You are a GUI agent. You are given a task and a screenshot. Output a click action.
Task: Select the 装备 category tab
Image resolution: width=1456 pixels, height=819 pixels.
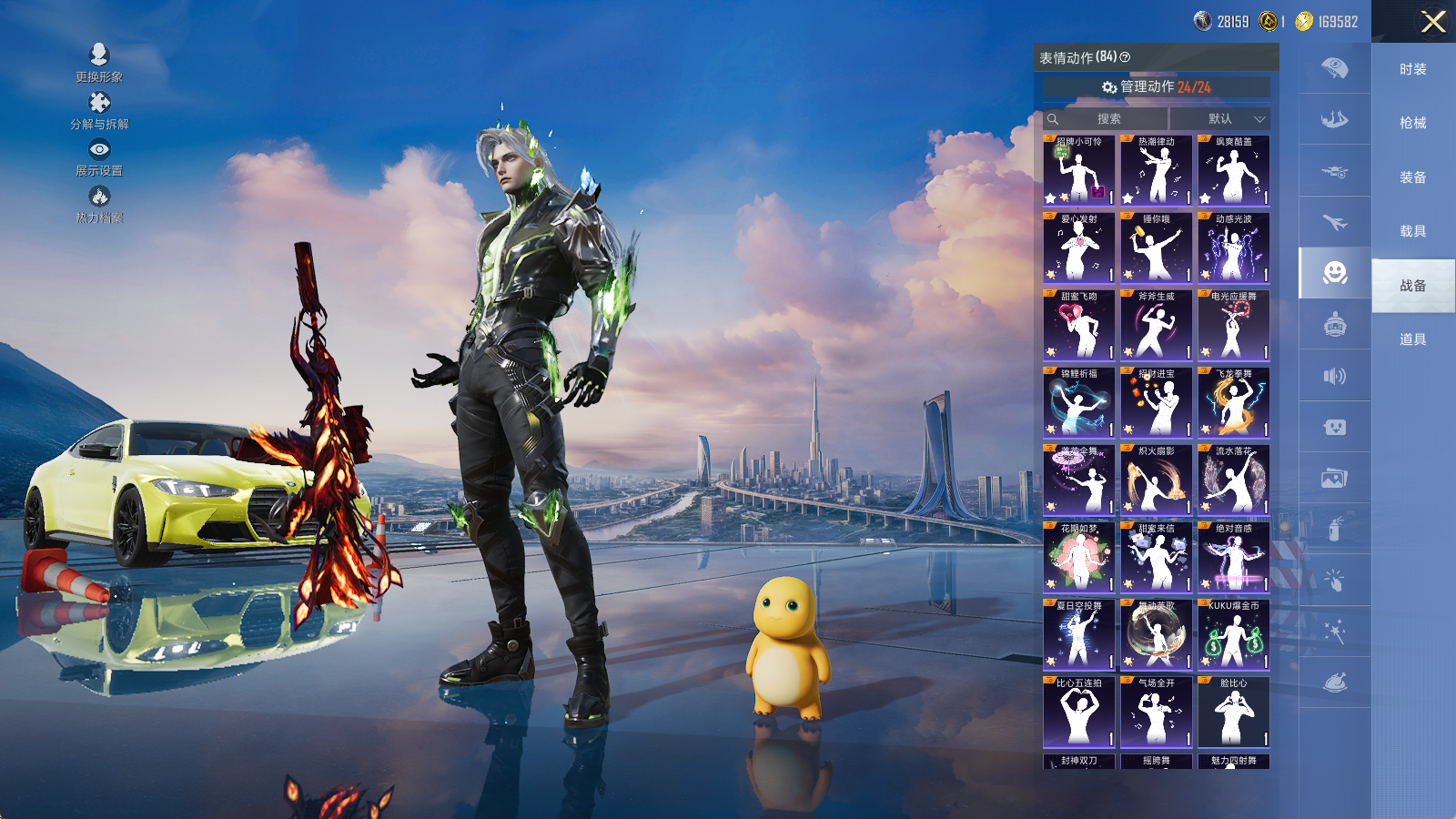coord(1412,177)
